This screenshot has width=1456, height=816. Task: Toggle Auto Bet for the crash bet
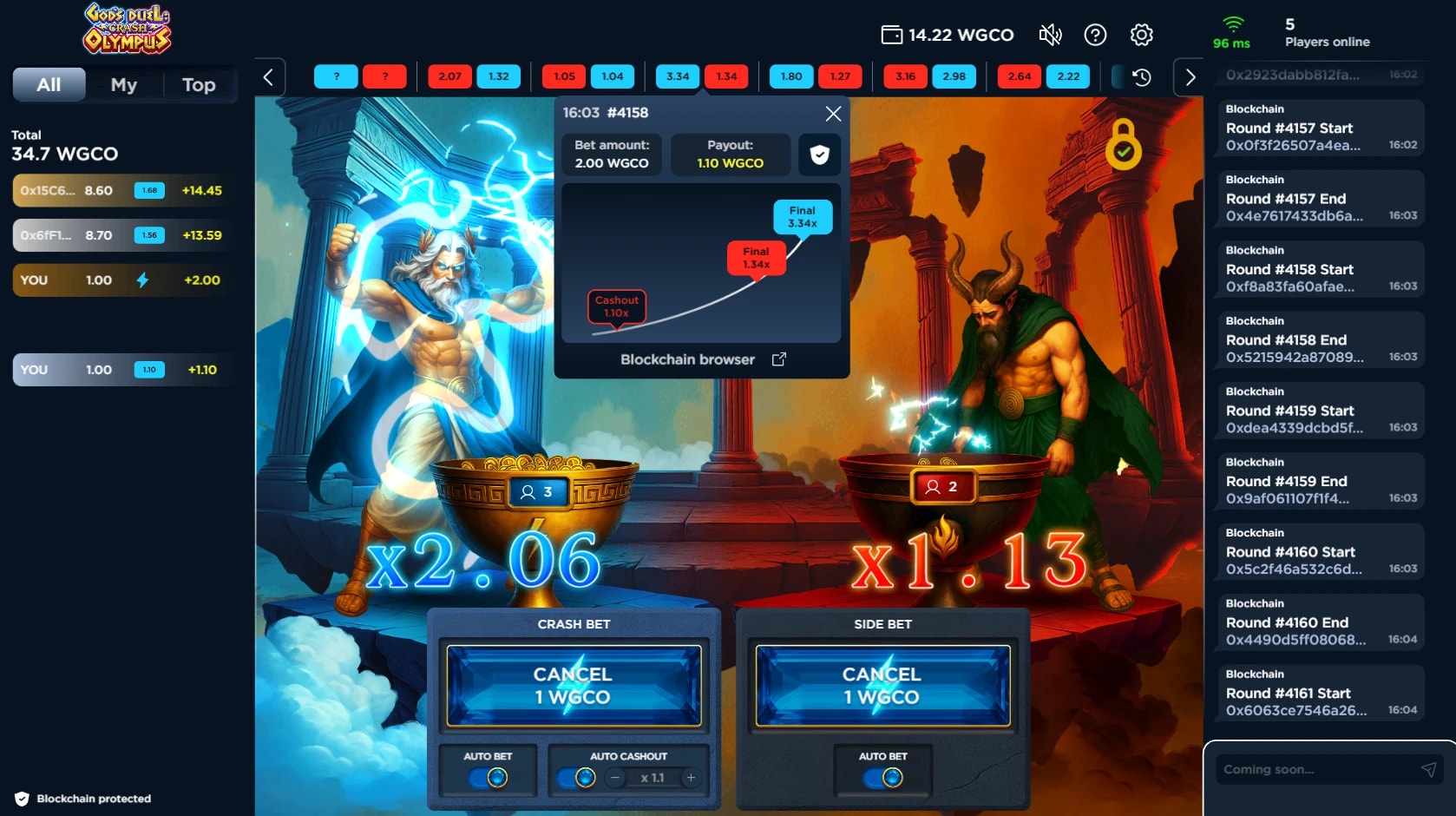489,778
